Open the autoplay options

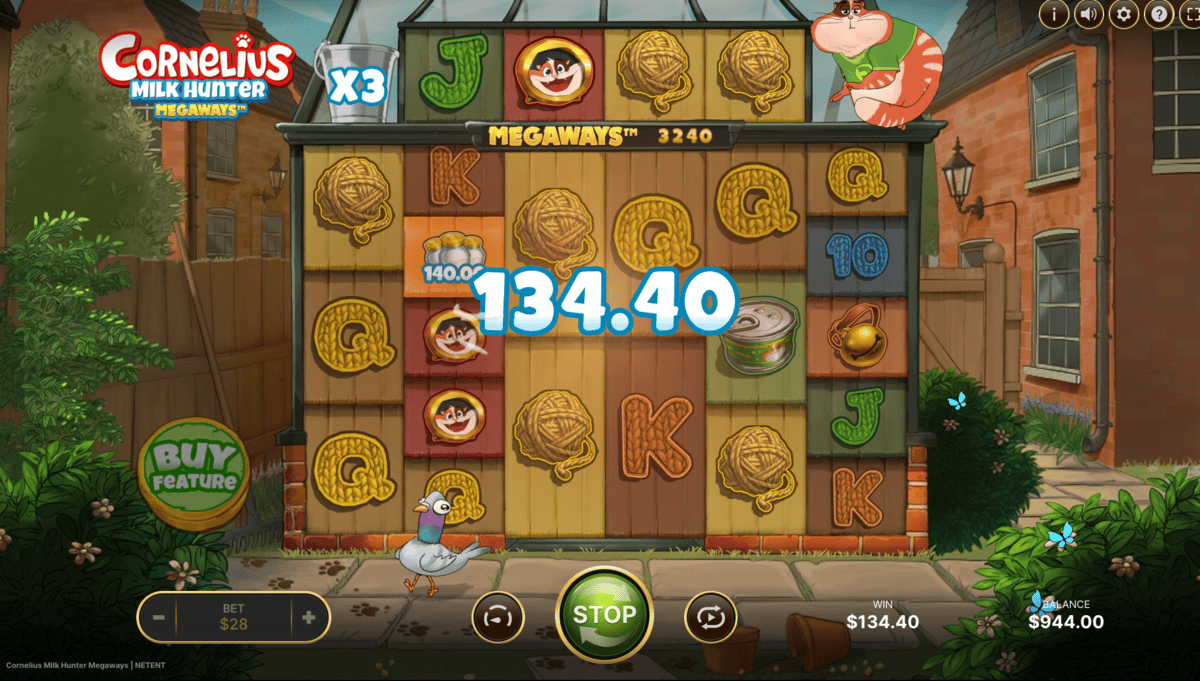point(710,617)
